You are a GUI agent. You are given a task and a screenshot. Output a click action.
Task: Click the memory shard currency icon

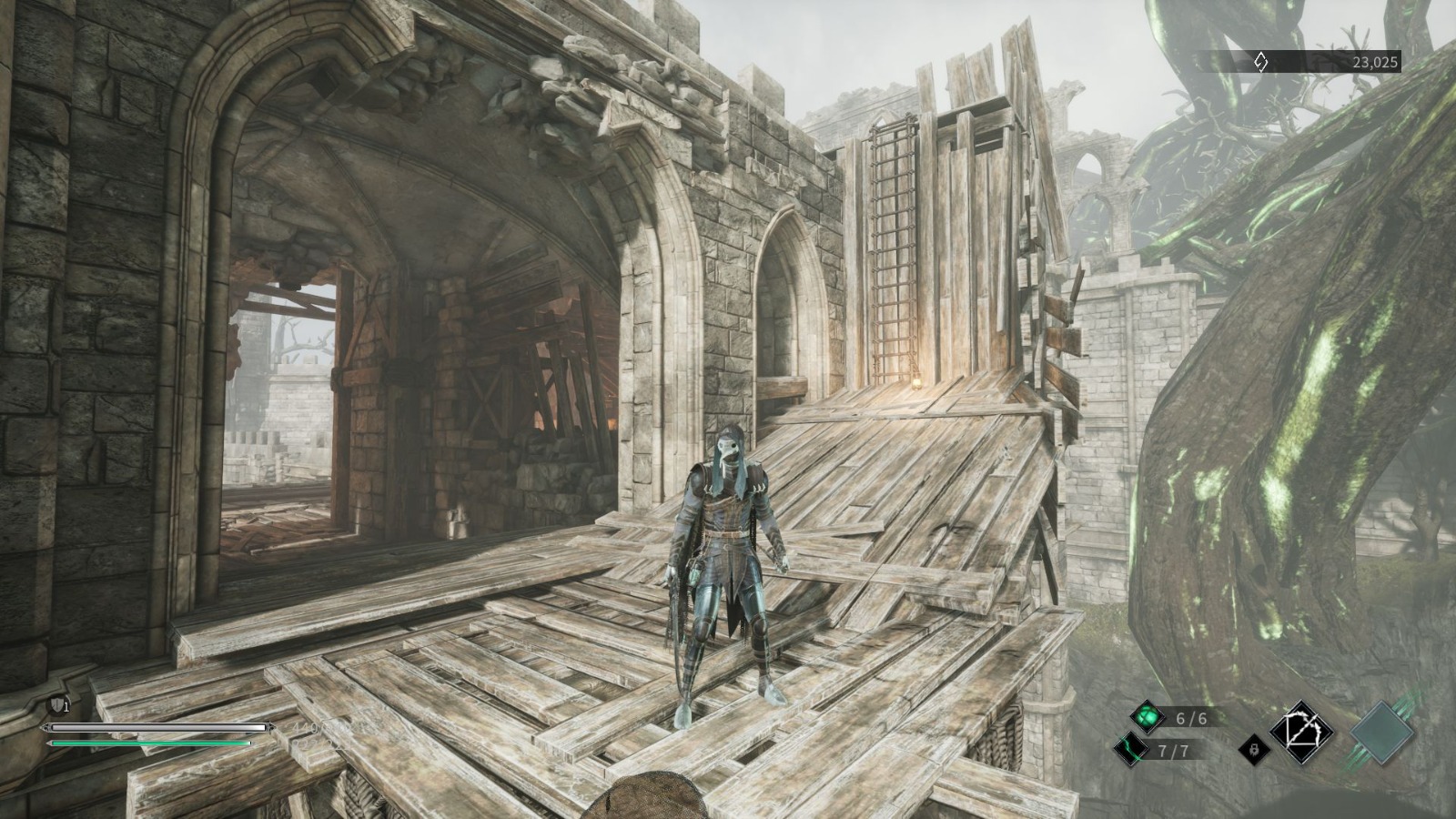pos(1261,62)
